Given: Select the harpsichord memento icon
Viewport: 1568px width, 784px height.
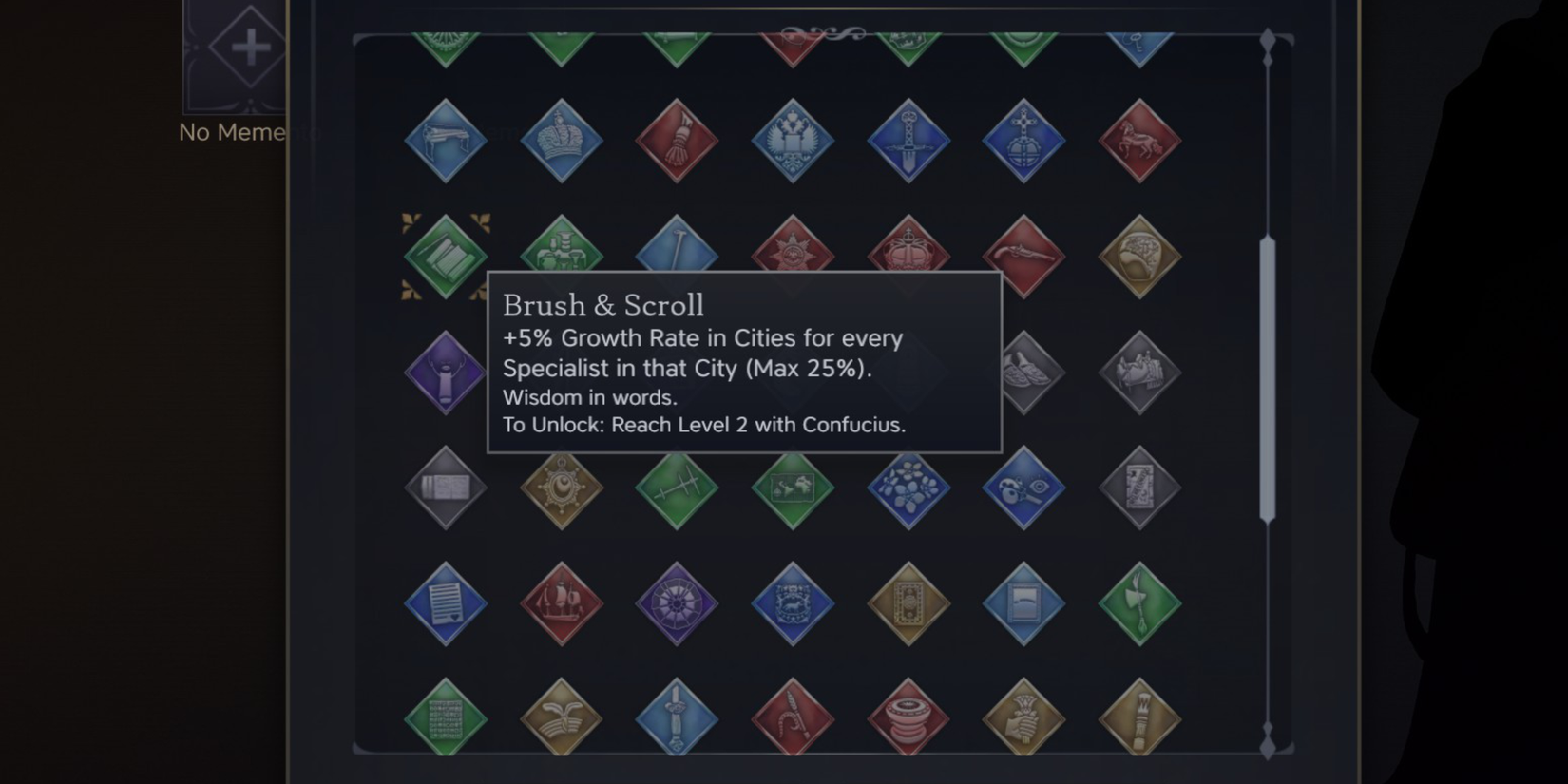Looking at the screenshot, I should tap(444, 141).
